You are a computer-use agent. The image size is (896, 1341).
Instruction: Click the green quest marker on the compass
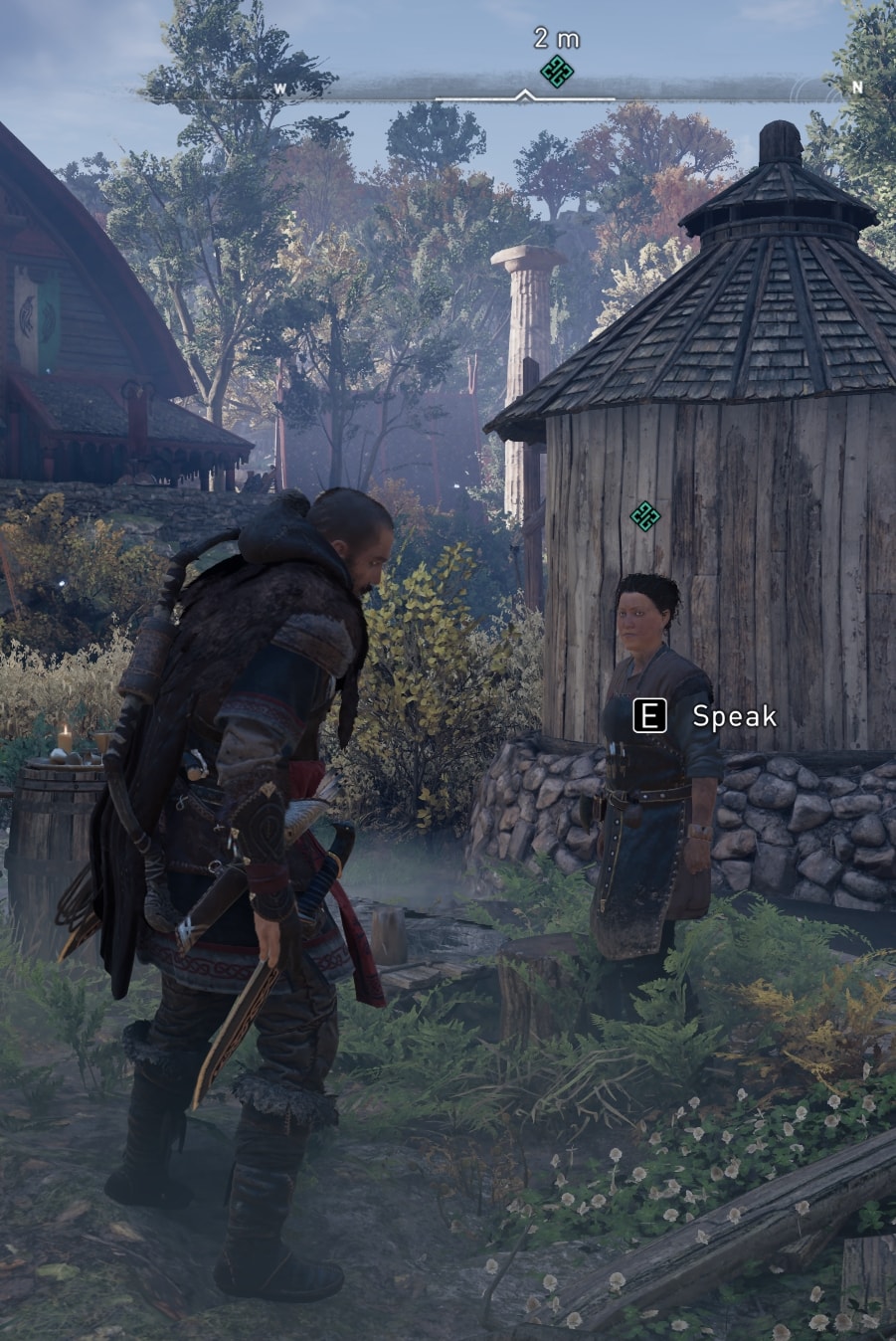tap(557, 72)
